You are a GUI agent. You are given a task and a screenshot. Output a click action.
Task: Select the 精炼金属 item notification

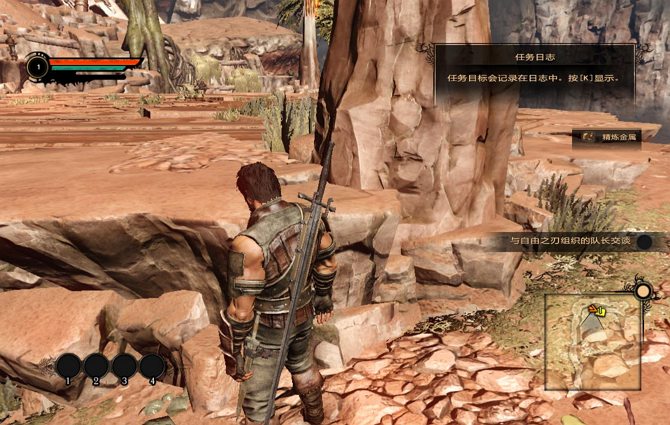coord(607,136)
